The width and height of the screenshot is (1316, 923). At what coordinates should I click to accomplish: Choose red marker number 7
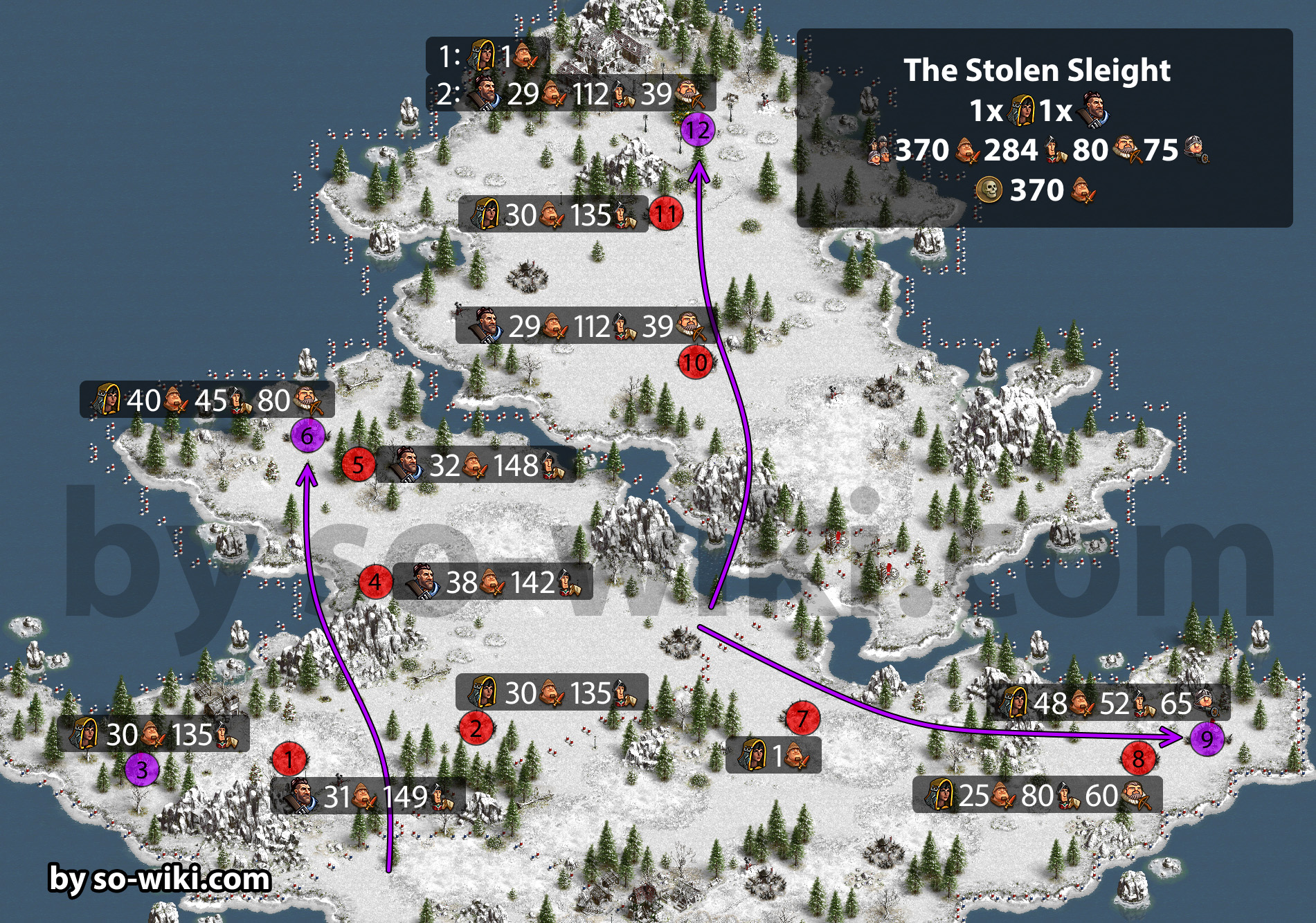tap(802, 718)
